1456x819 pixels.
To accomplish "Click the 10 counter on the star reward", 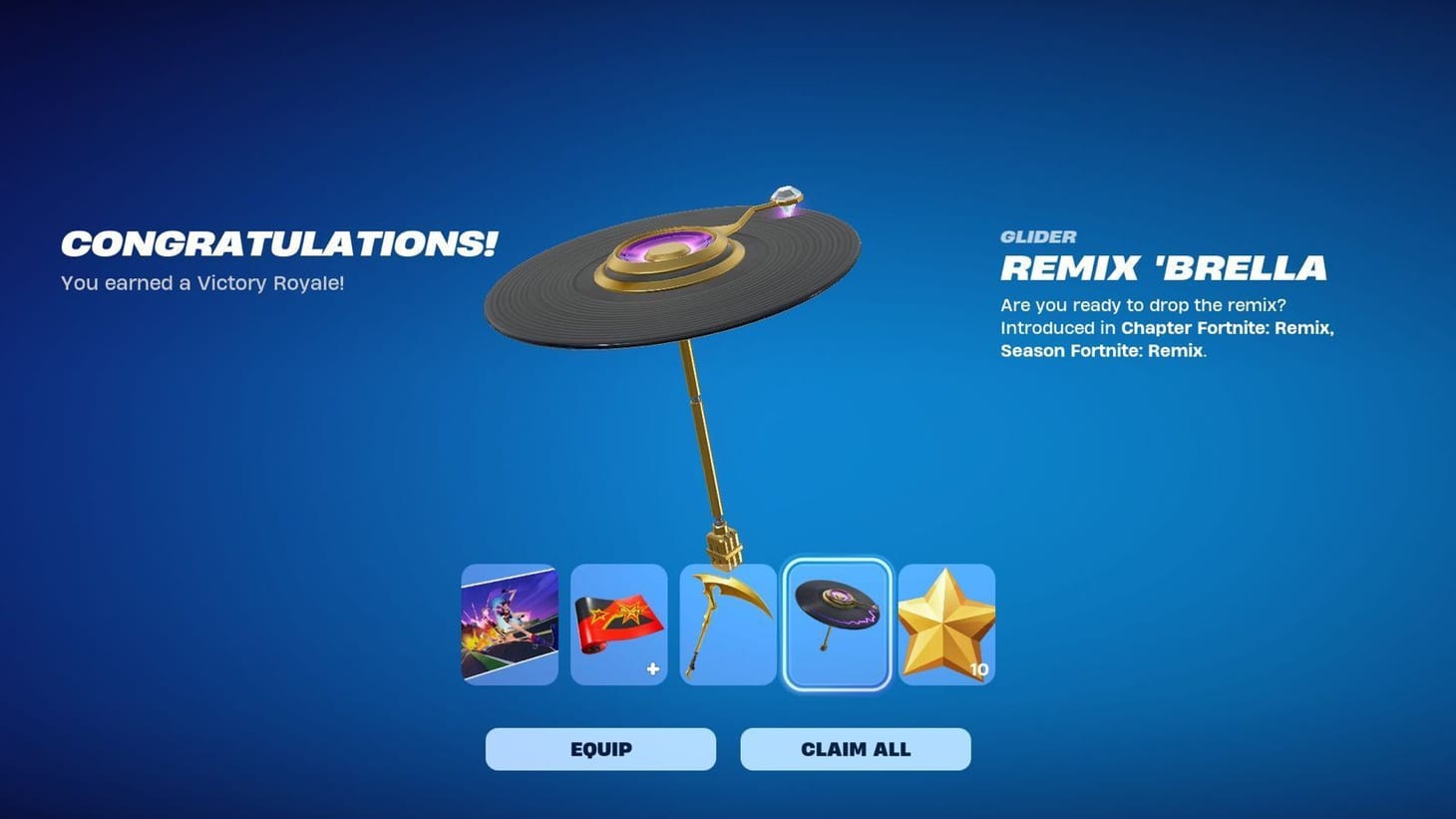I will tap(978, 669).
